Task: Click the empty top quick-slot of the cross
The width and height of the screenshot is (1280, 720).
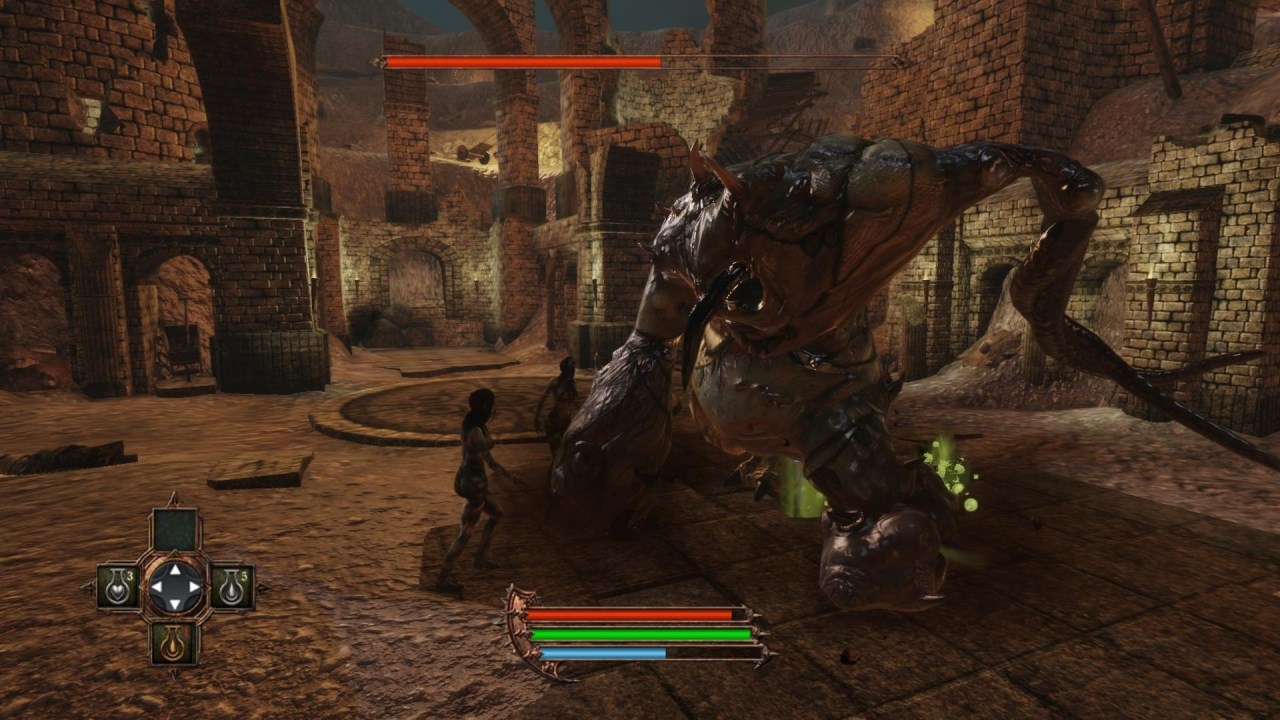Action: (175, 530)
